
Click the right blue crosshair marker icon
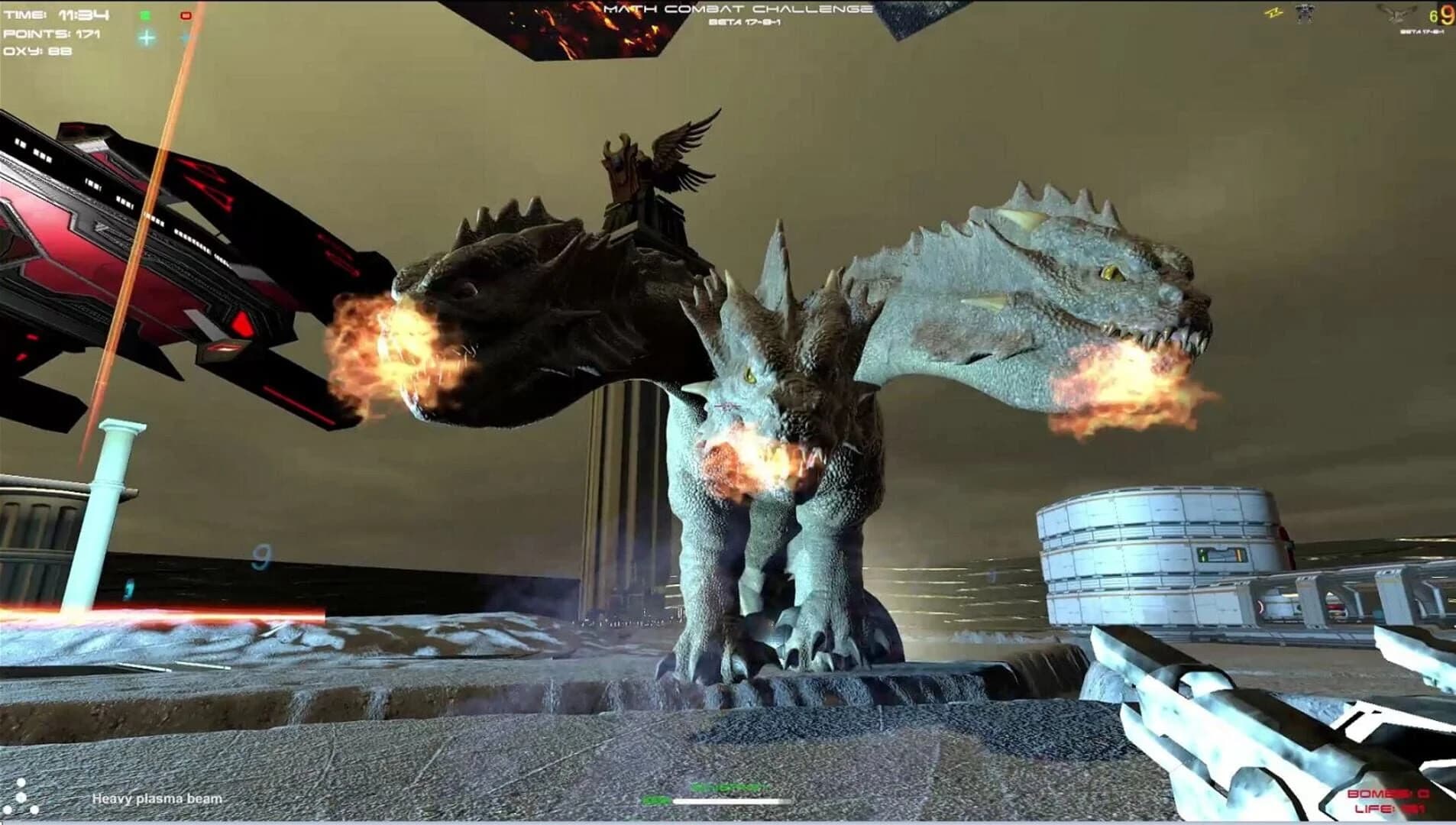(183, 35)
